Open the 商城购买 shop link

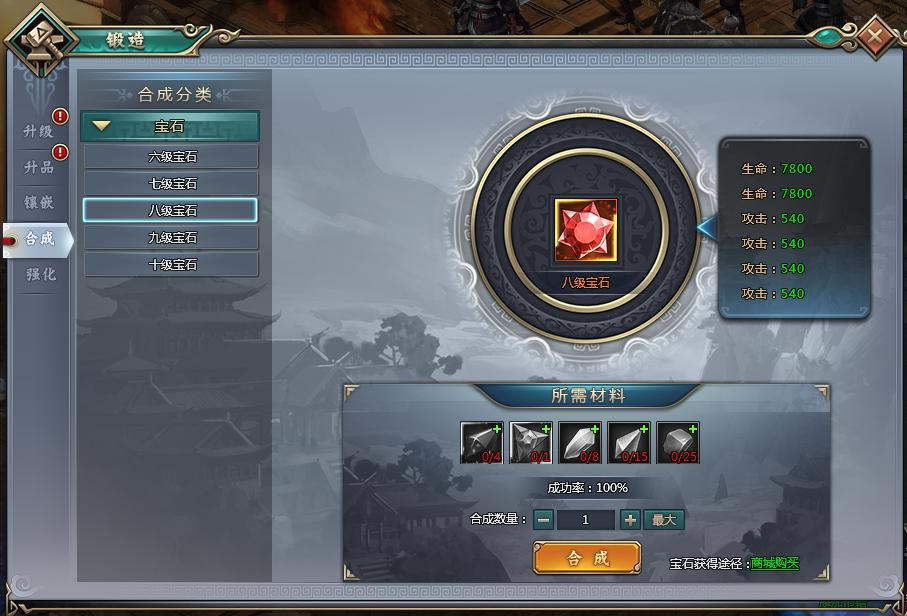click(775, 564)
